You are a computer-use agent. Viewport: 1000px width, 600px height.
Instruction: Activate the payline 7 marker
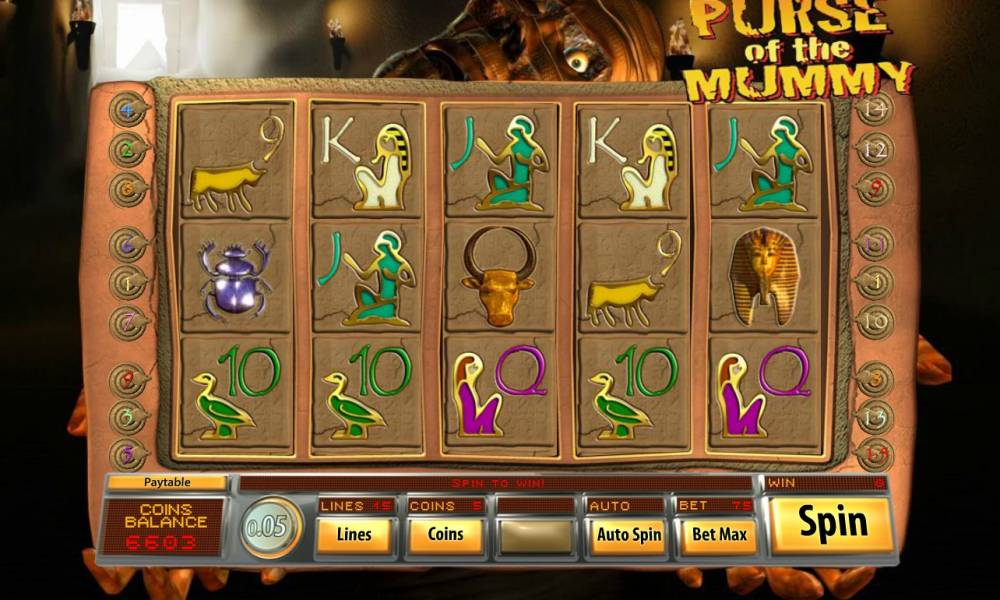[128, 322]
